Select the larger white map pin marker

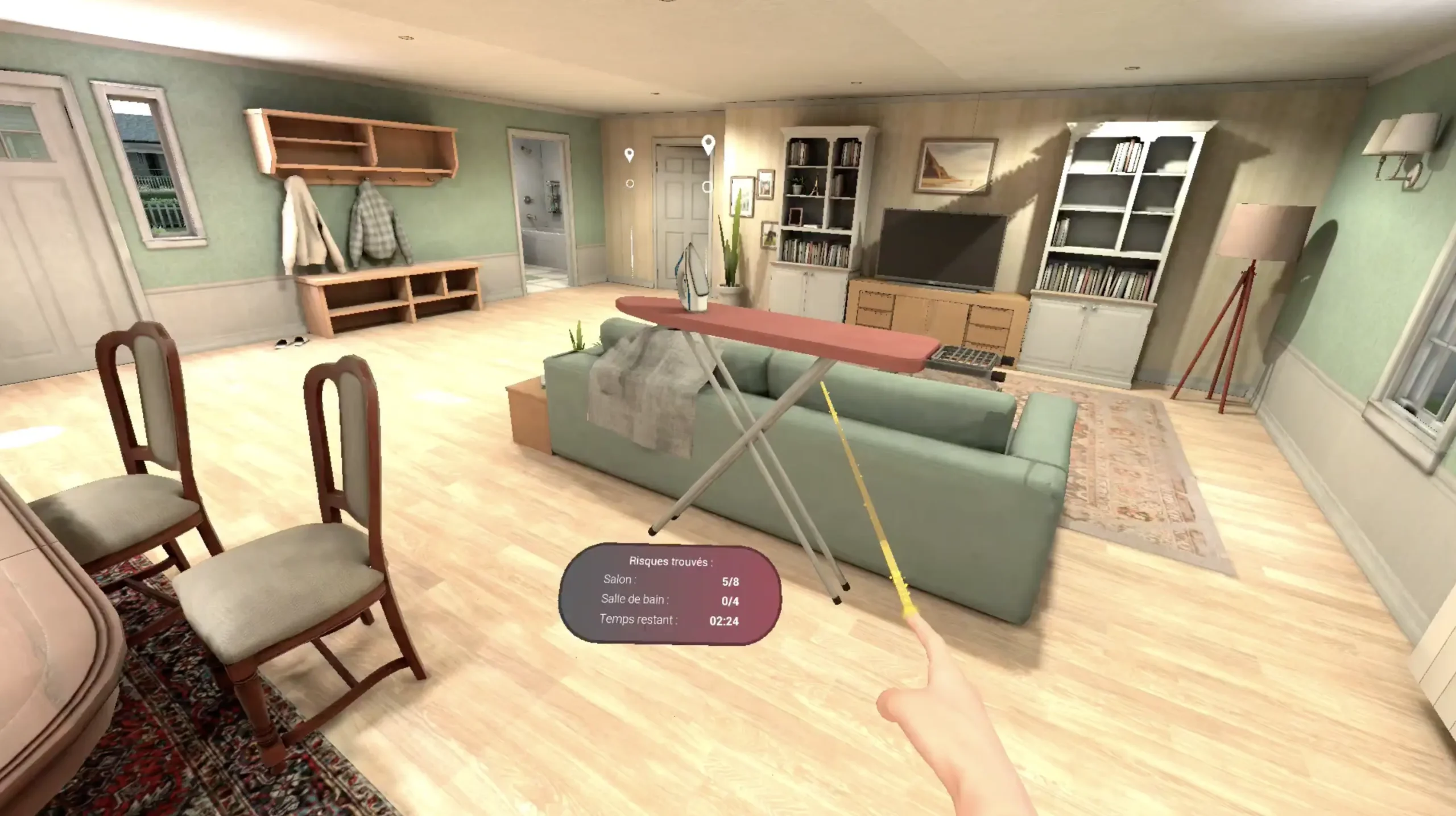point(708,144)
